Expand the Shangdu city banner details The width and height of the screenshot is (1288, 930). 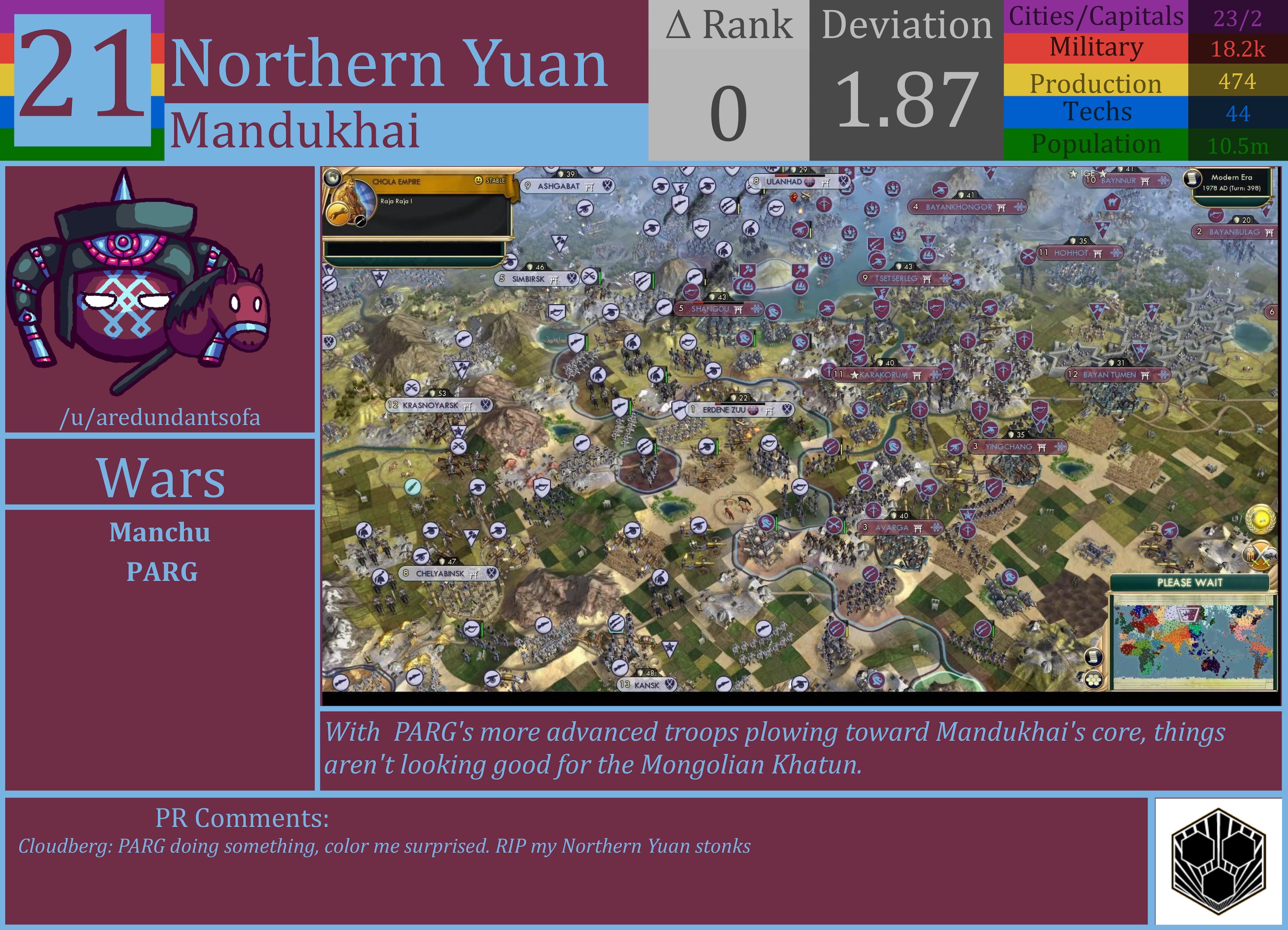718,308
